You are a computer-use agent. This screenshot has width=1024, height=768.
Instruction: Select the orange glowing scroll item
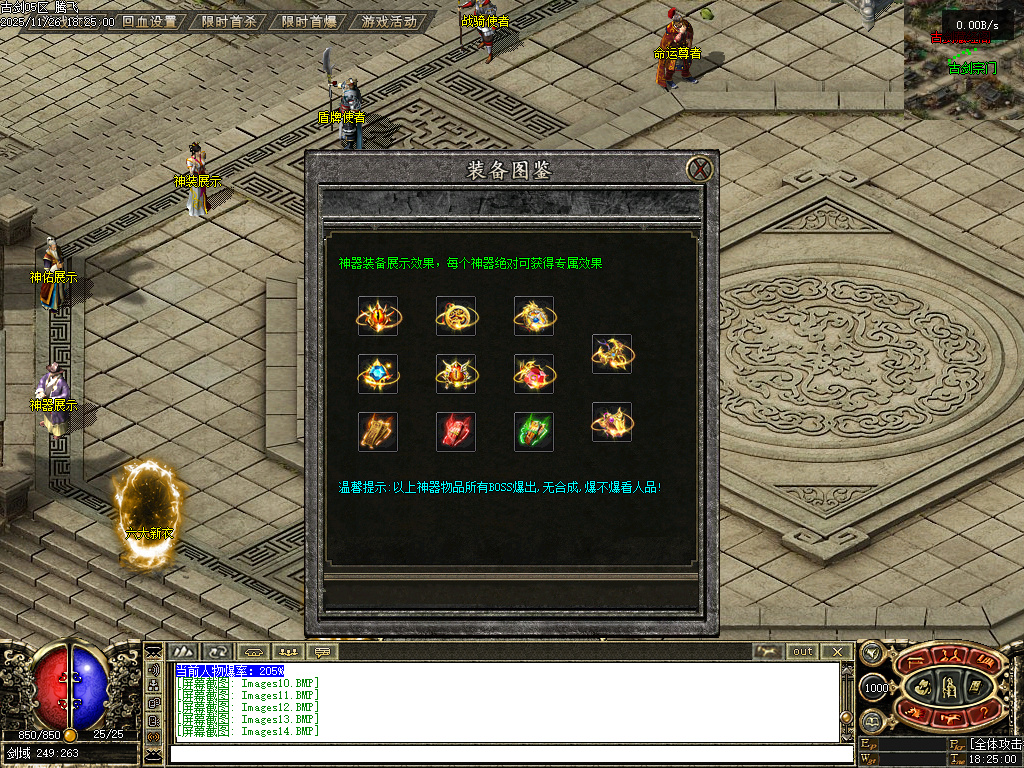click(x=378, y=432)
